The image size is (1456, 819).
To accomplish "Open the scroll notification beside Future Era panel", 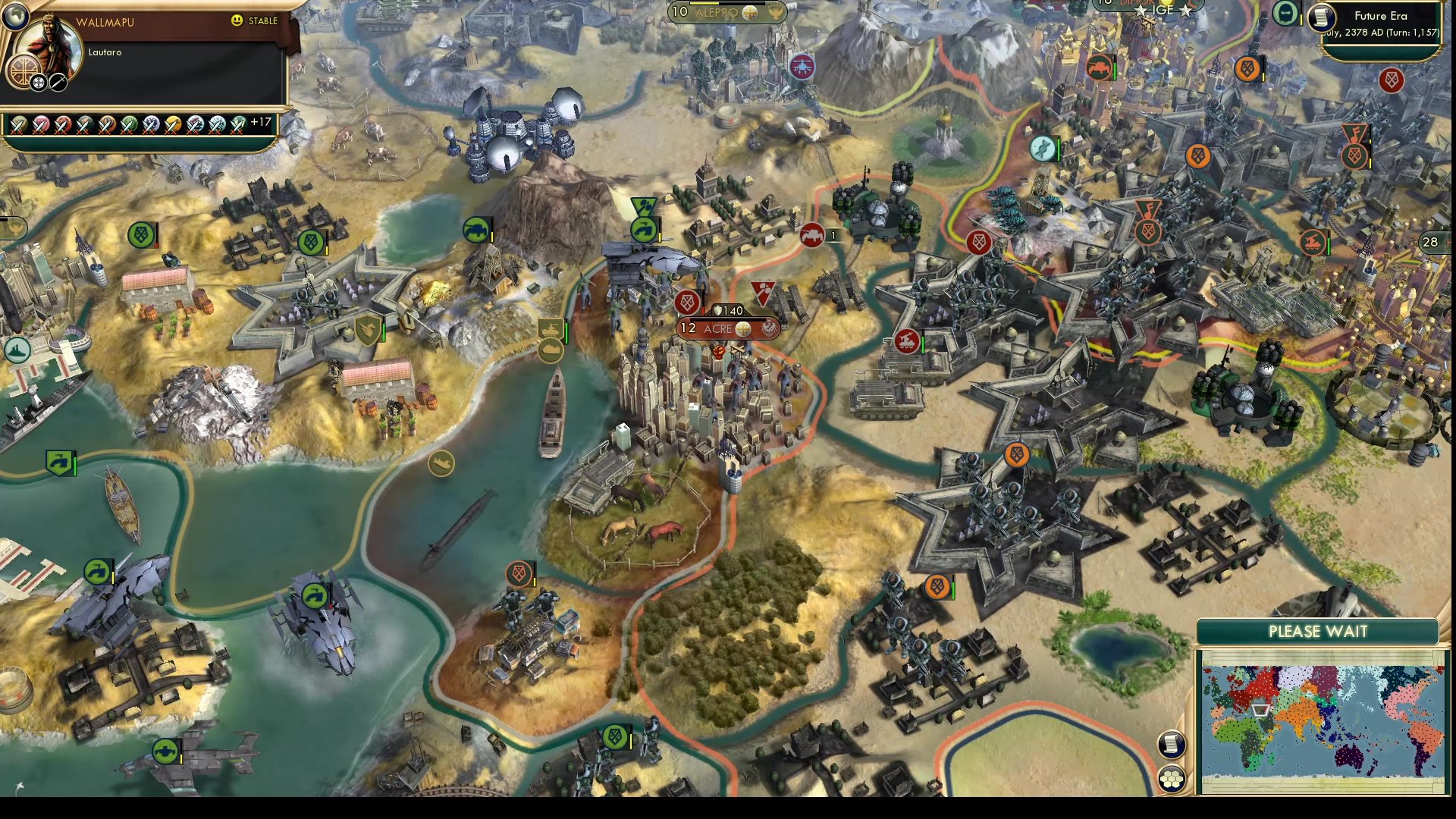I will [1320, 17].
